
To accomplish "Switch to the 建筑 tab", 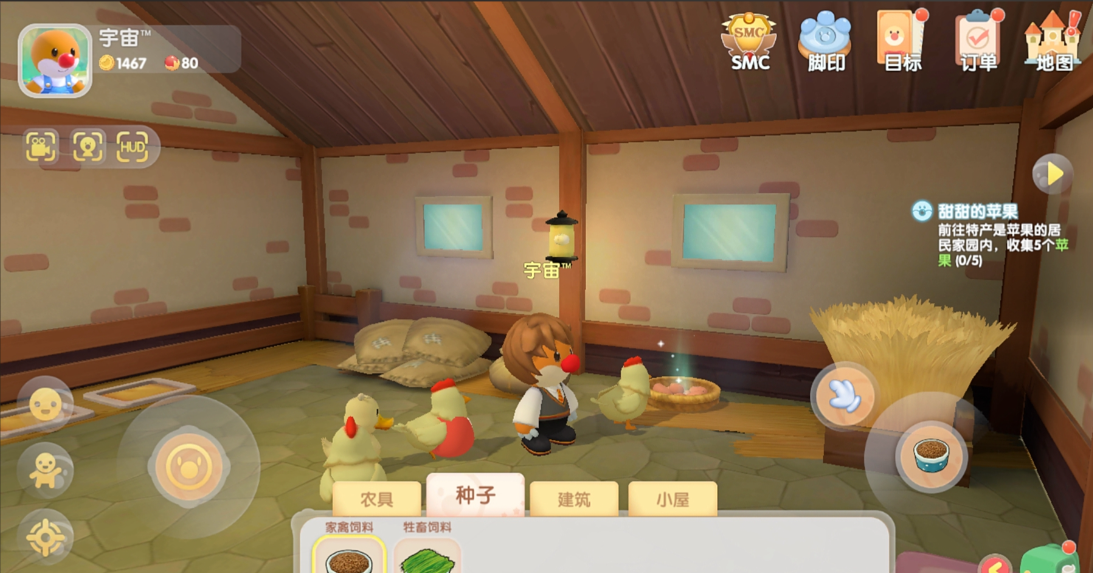I will (574, 499).
